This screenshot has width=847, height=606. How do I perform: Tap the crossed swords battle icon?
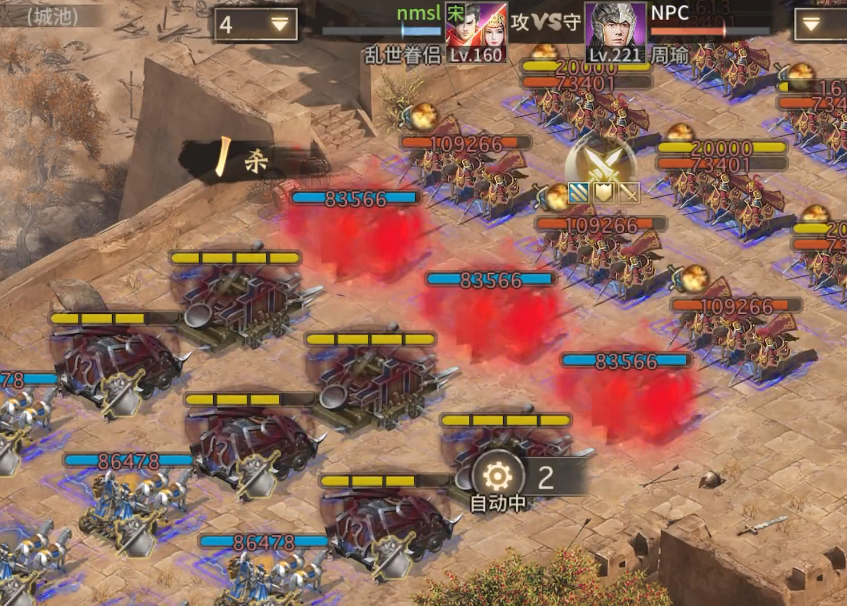click(x=600, y=160)
